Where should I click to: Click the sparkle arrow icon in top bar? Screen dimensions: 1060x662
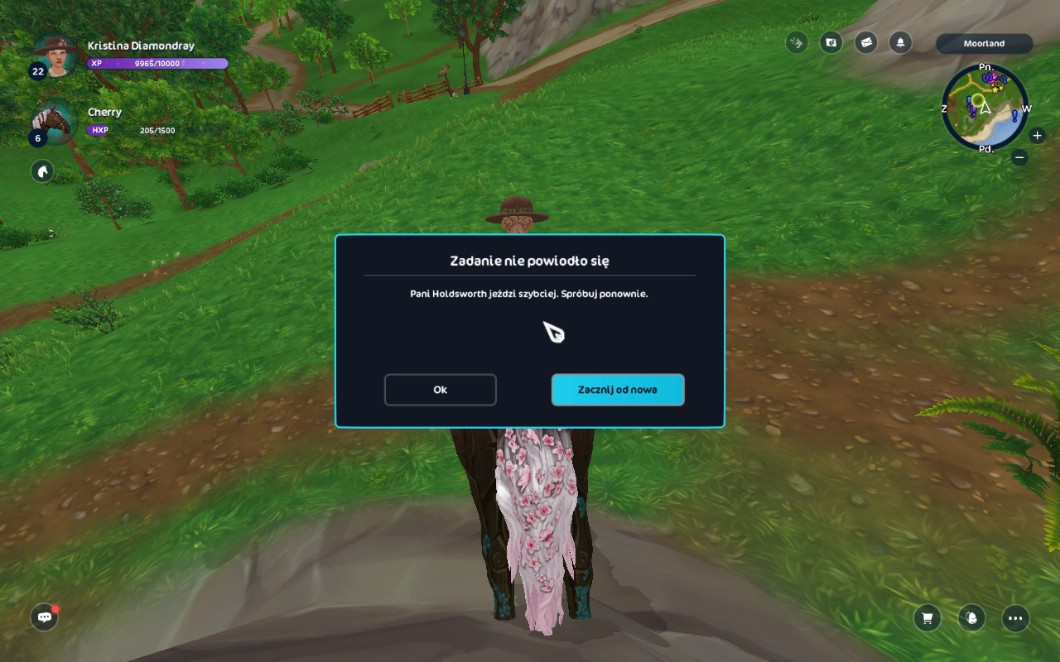coord(797,43)
